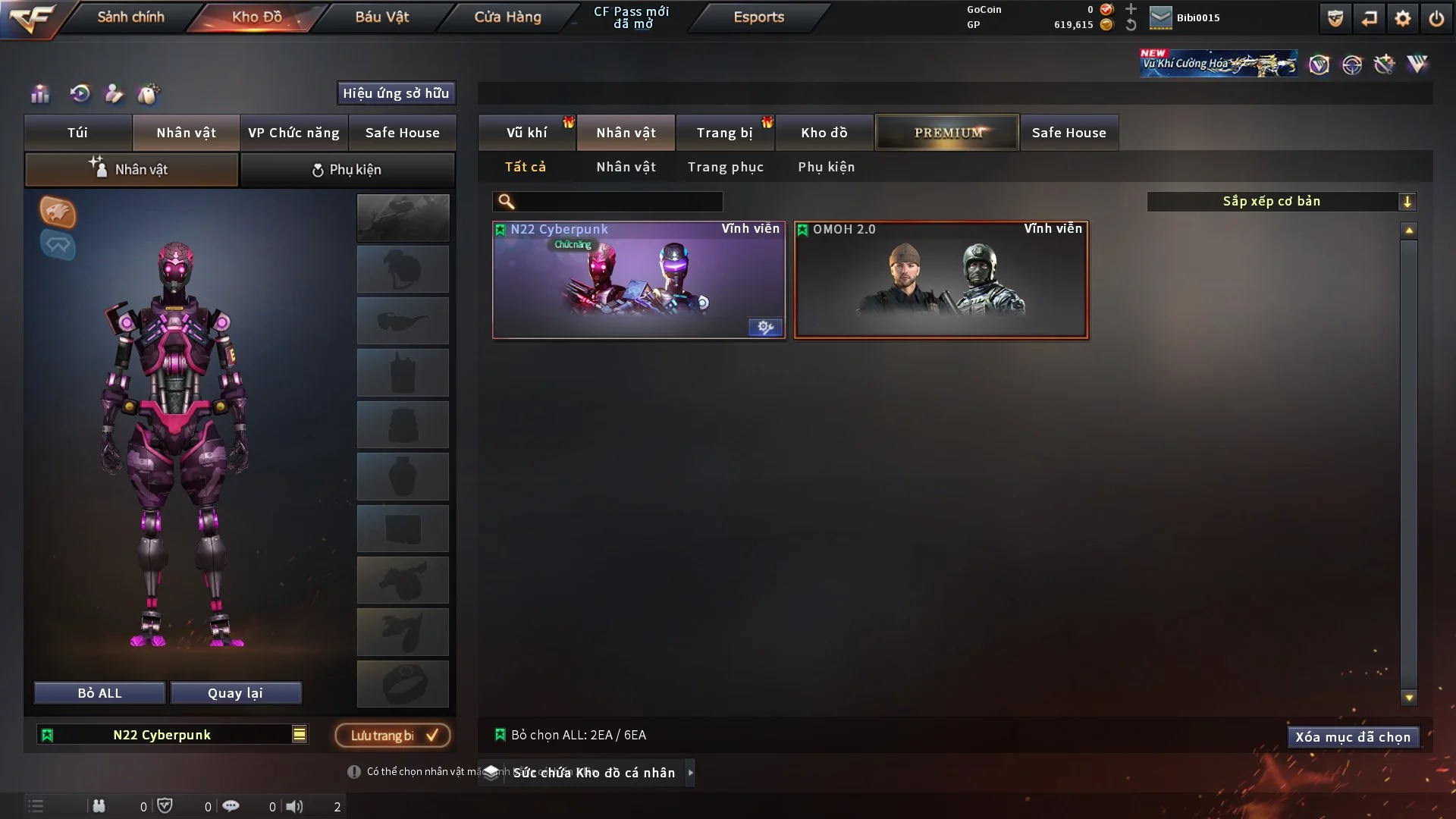Choose the OMOH 2.0 character card
This screenshot has width=1456, height=819.
click(x=940, y=280)
